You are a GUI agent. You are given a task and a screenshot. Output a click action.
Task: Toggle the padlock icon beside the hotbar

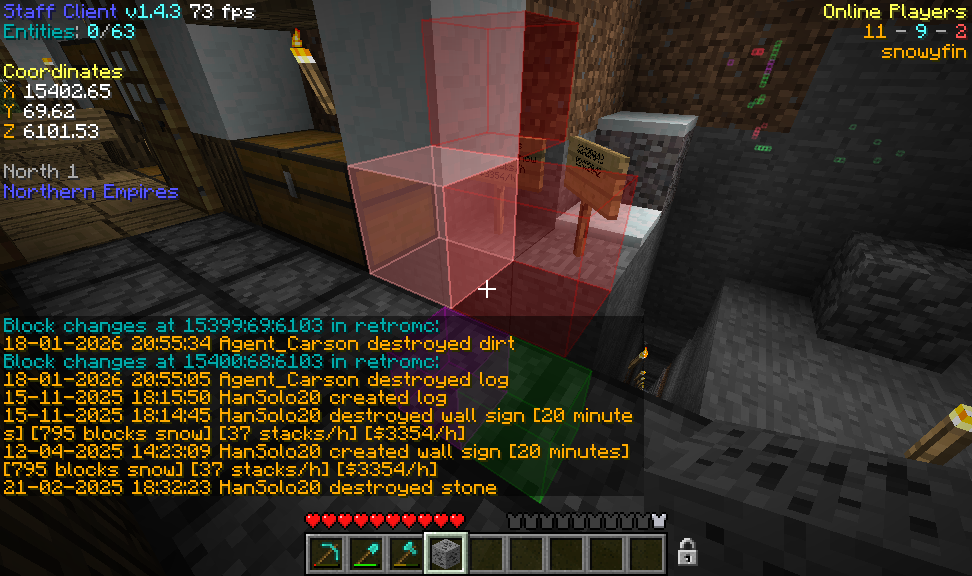click(687, 551)
